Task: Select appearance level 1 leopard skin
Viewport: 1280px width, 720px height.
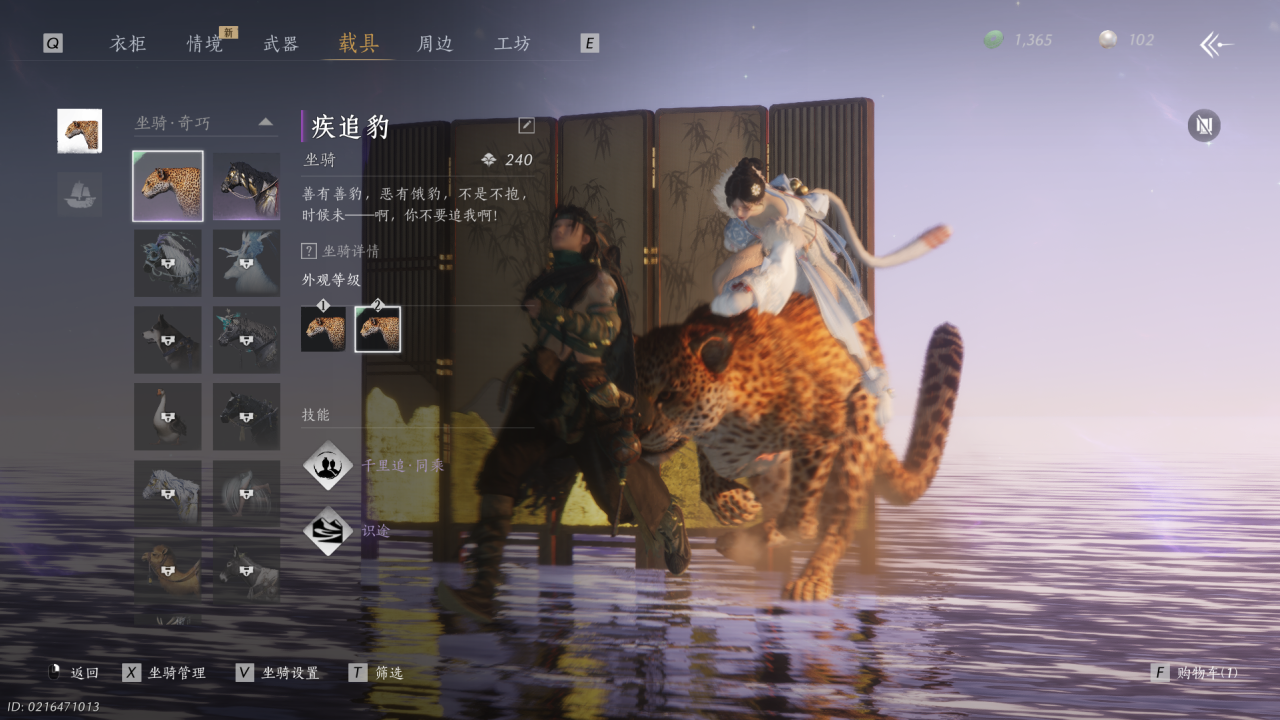Action: coord(323,329)
